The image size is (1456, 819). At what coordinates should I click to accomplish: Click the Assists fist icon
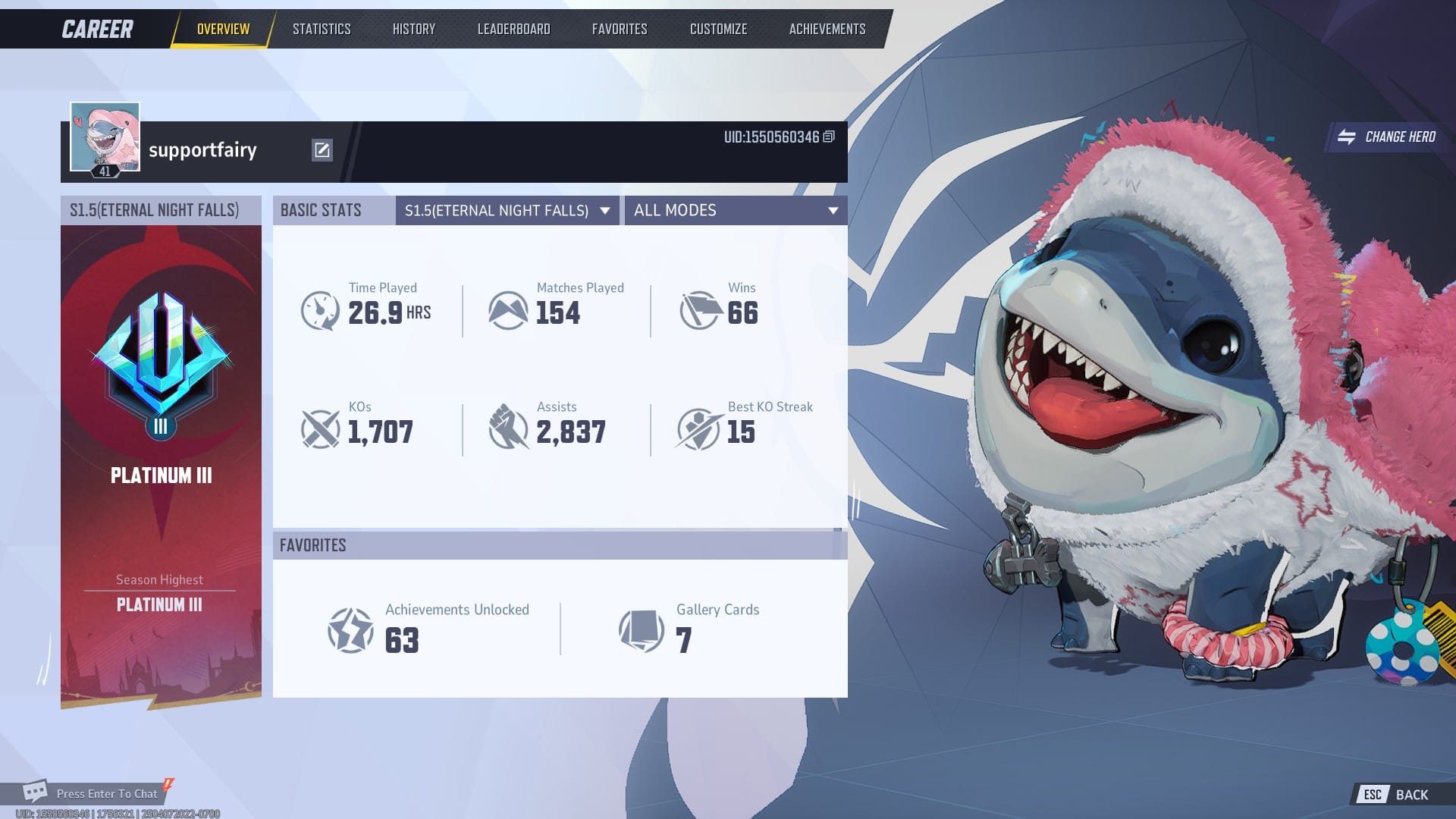(510, 428)
